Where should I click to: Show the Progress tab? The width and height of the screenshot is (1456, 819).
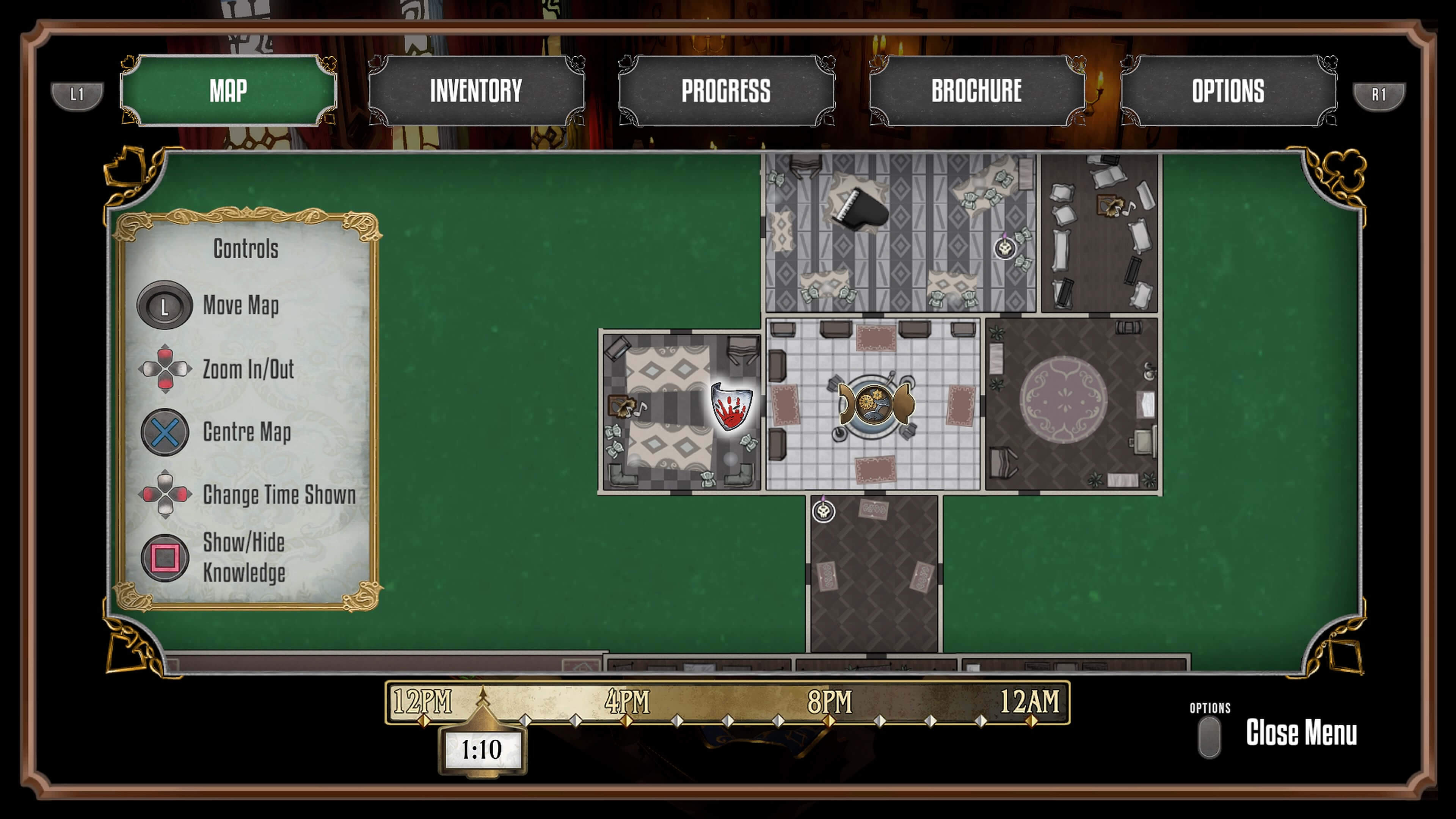pyautogui.click(x=726, y=91)
